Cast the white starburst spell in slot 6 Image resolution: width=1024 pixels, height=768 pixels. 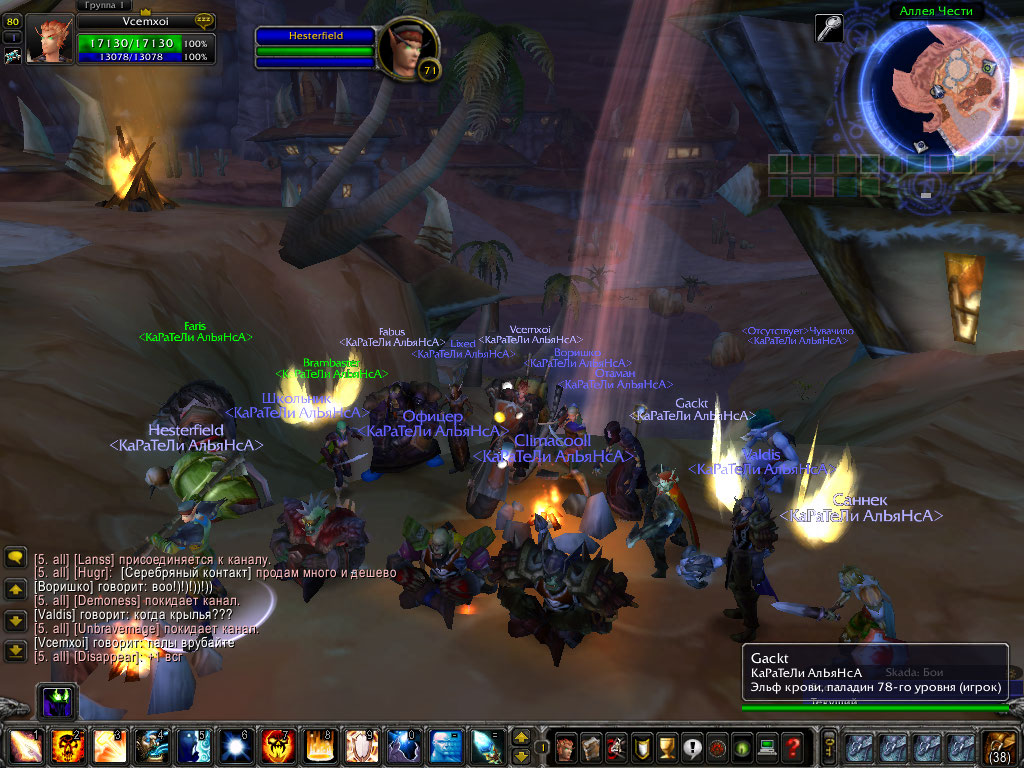pos(234,747)
